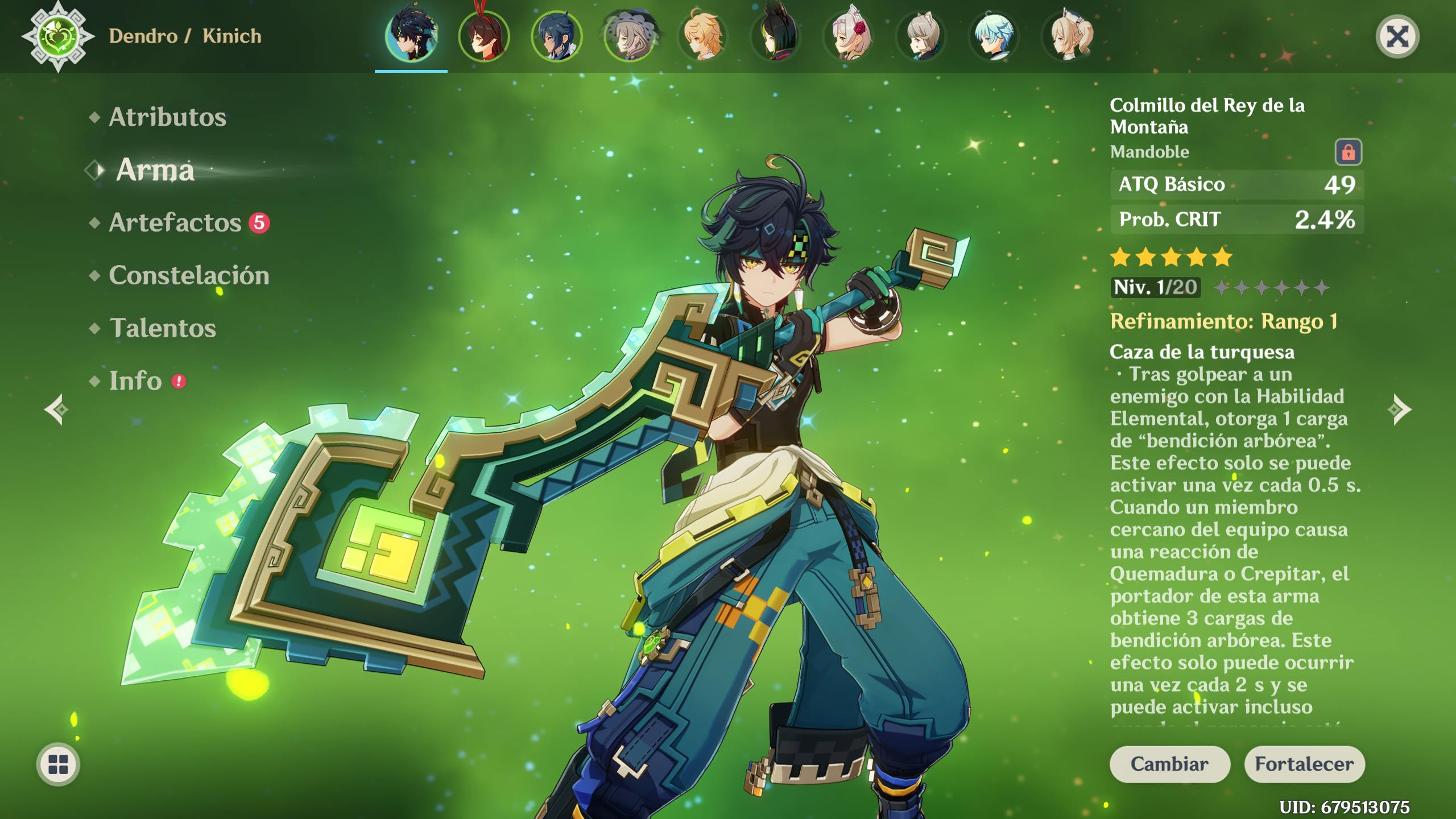Click the Dendro element emblem

pyautogui.click(x=58, y=36)
